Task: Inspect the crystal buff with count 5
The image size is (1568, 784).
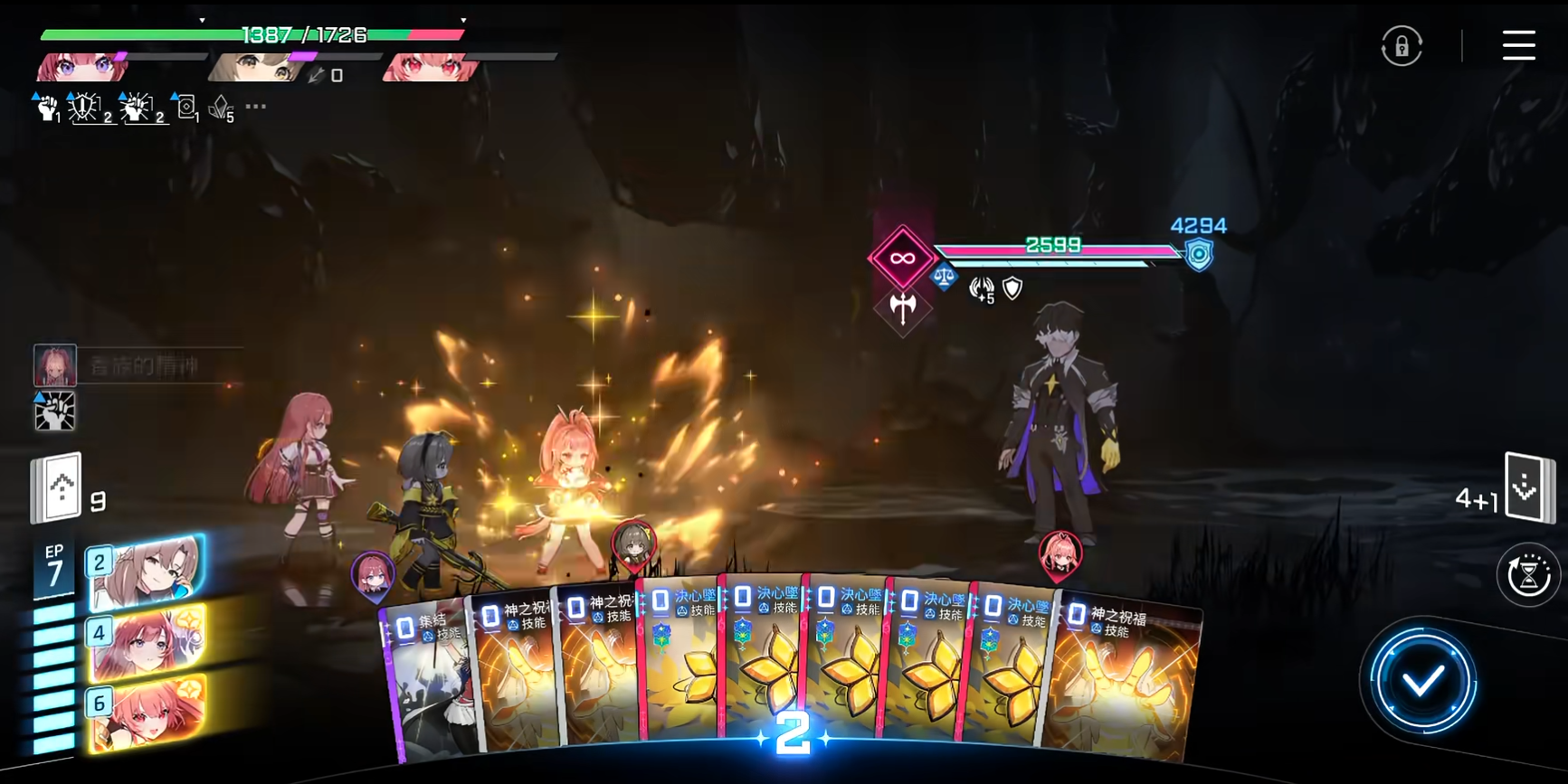Action: (x=221, y=109)
